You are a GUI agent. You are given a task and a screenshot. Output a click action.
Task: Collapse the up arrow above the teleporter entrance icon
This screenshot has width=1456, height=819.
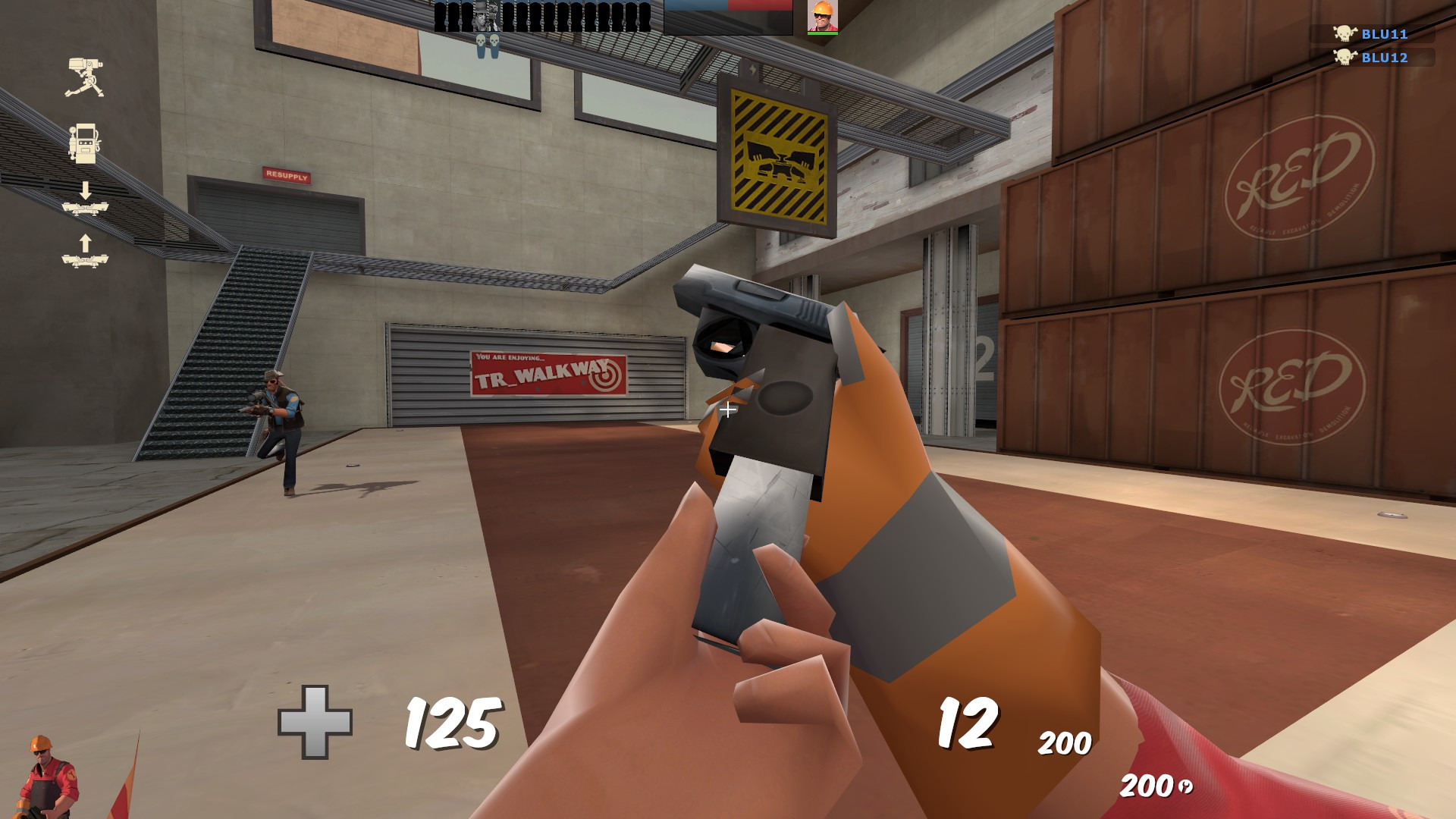tap(86, 242)
